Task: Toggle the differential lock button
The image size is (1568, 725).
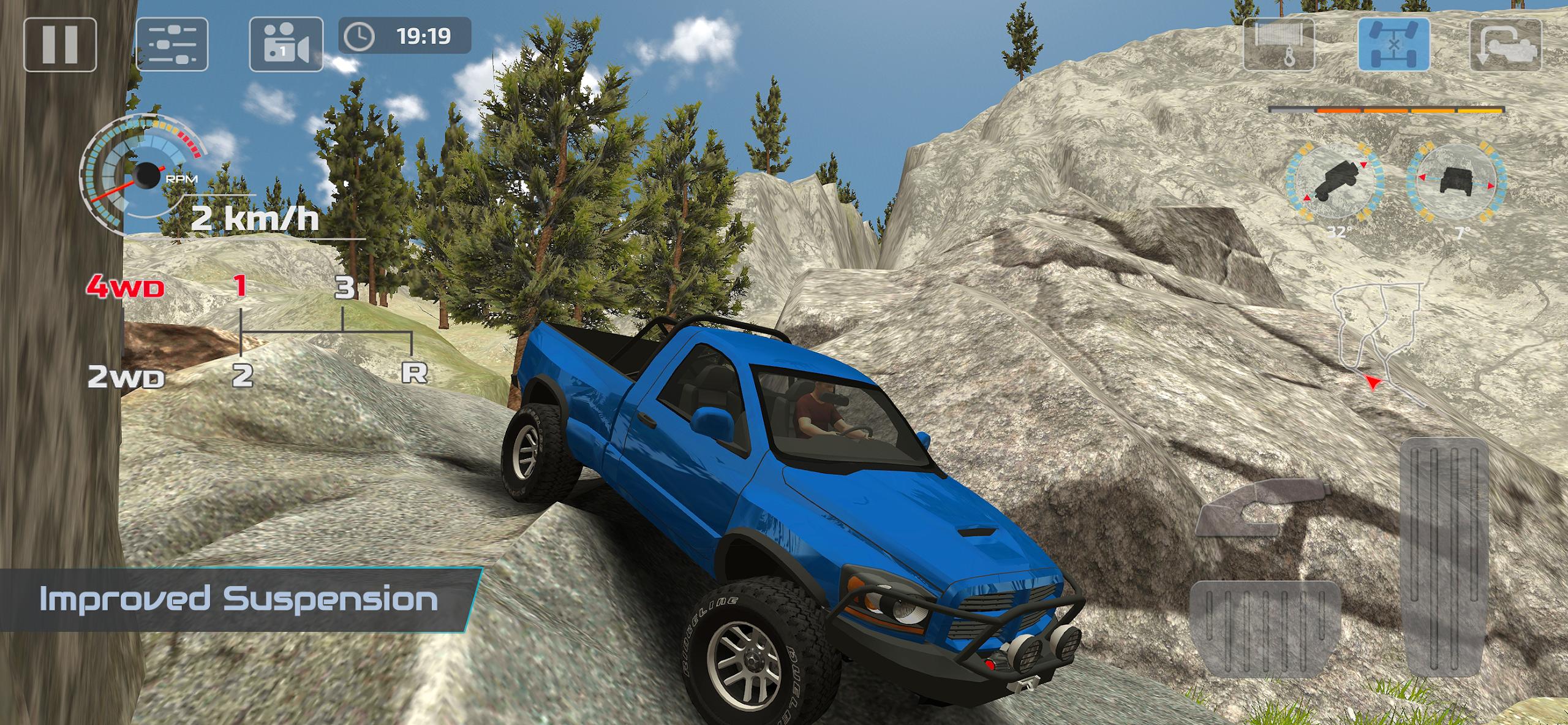Action: [1394, 45]
